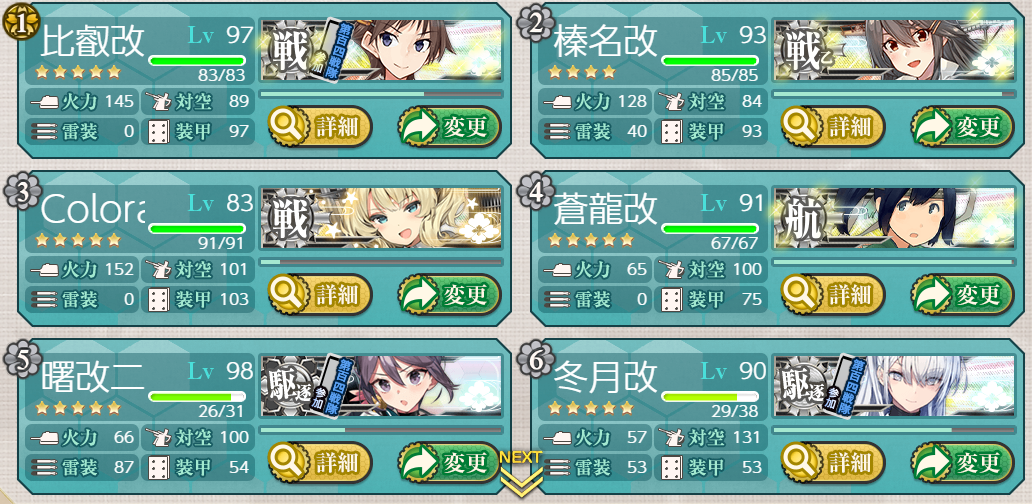This screenshot has width=1032, height=504.
Task: Select the 比叡改 portrait banner
Action: [x=380, y=51]
